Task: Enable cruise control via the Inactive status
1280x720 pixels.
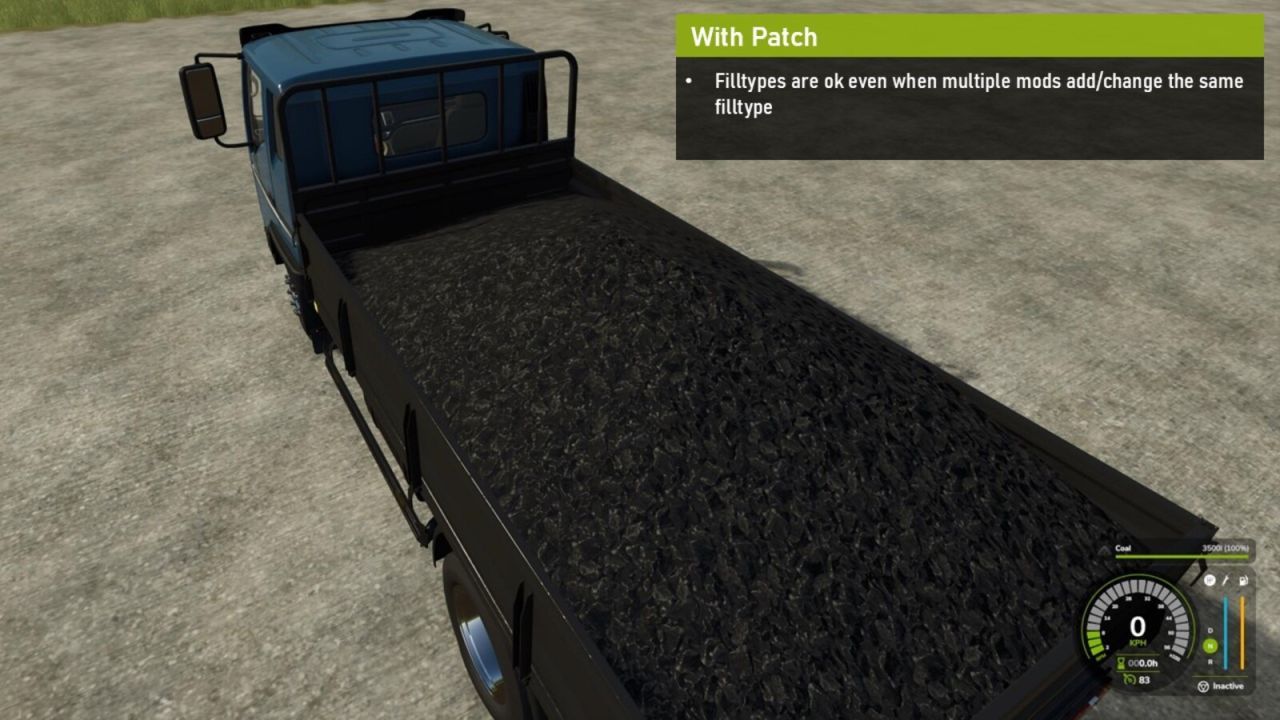Action: click(1230, 686)
